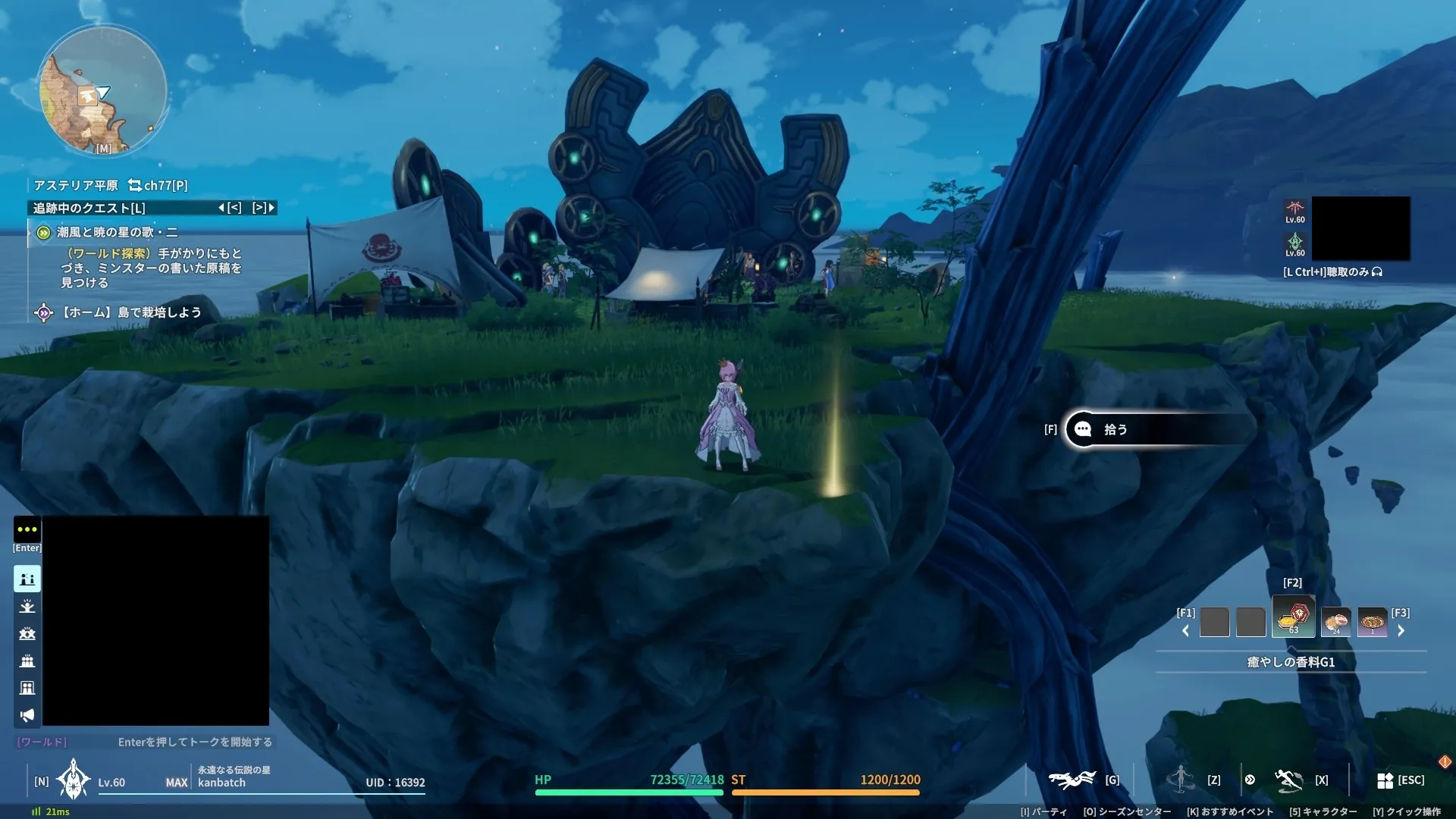Open the chat options three-dot button
Screen dimensions: 1456x819
click(x=27, y=529)
